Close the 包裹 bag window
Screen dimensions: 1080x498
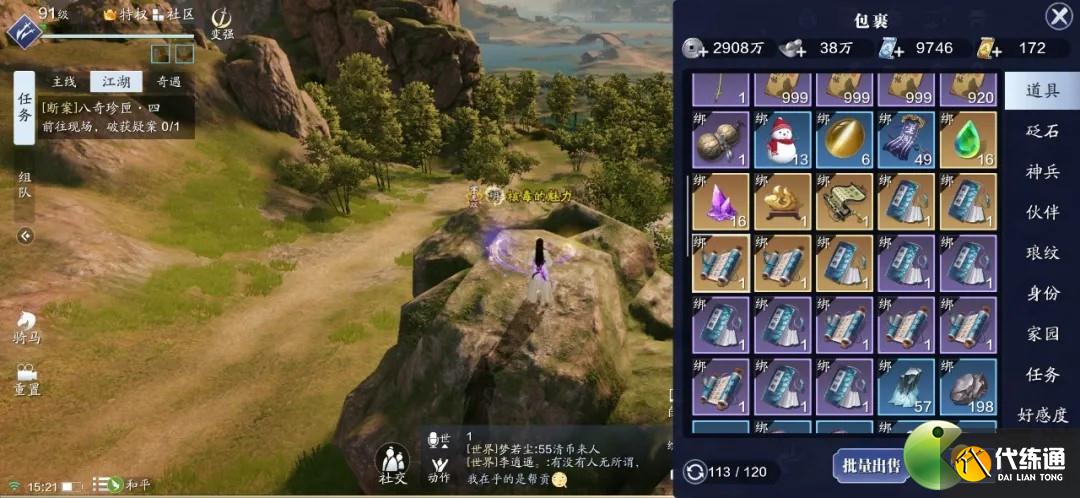[x=1058, y=16]
